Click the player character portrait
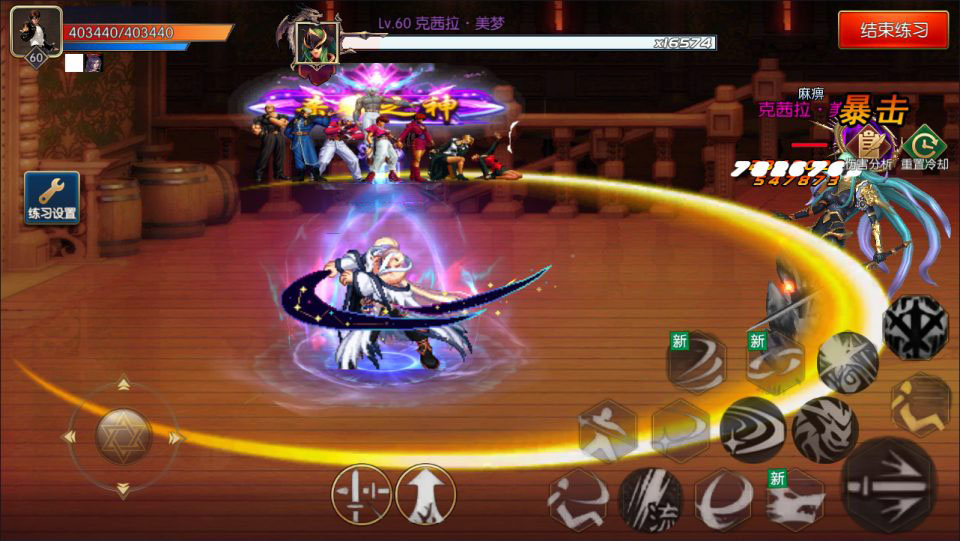The width and height of the screenshot is (960, 541). pos(36,32)
